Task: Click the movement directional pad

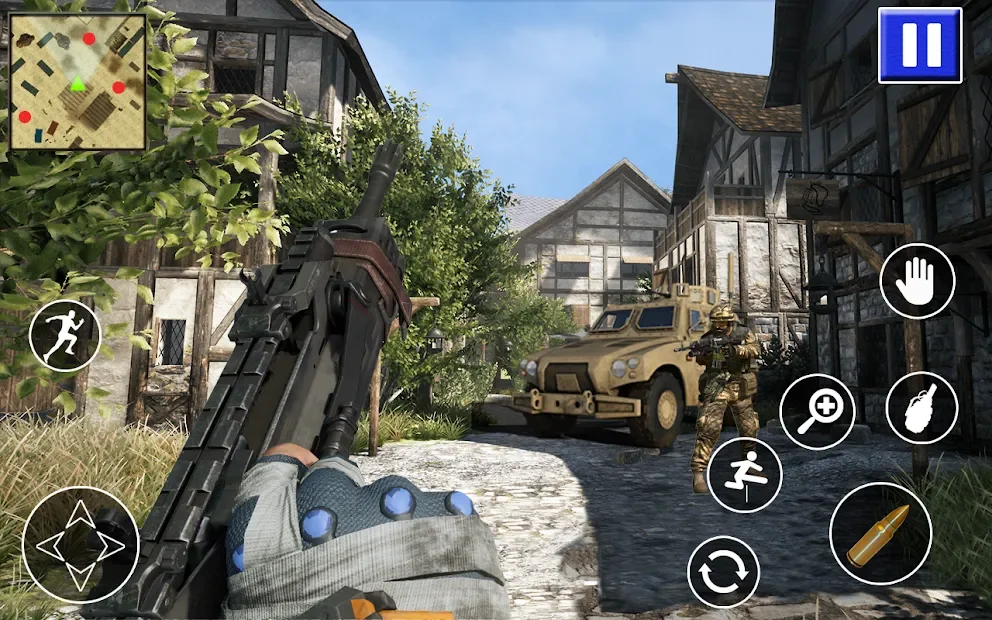Action: click(80, 545)
